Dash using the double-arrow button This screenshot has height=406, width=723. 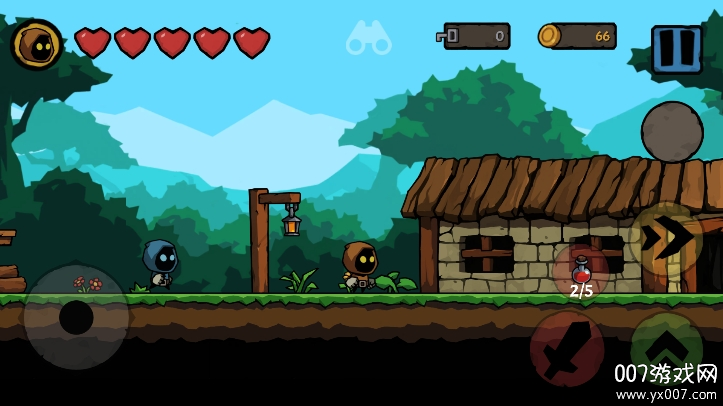point(665,239)
